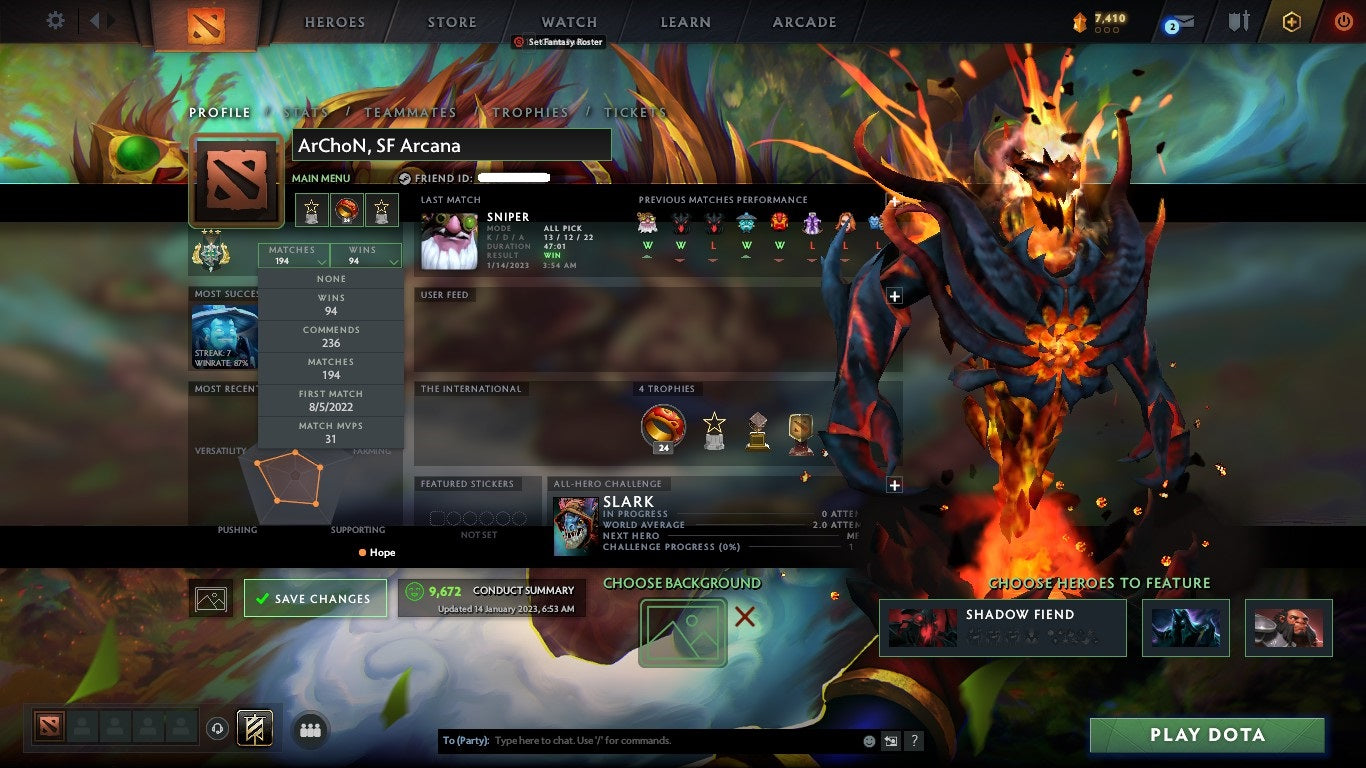Click the power/logout icon

point(1344,20)
